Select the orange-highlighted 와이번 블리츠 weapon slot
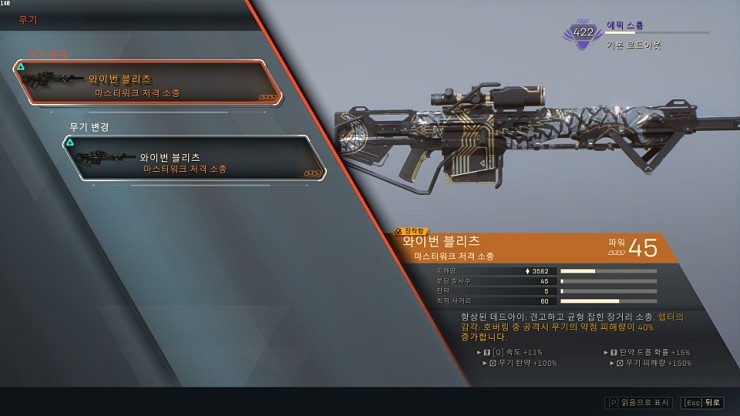Viewport: 740px width, 416px height. 146,84
